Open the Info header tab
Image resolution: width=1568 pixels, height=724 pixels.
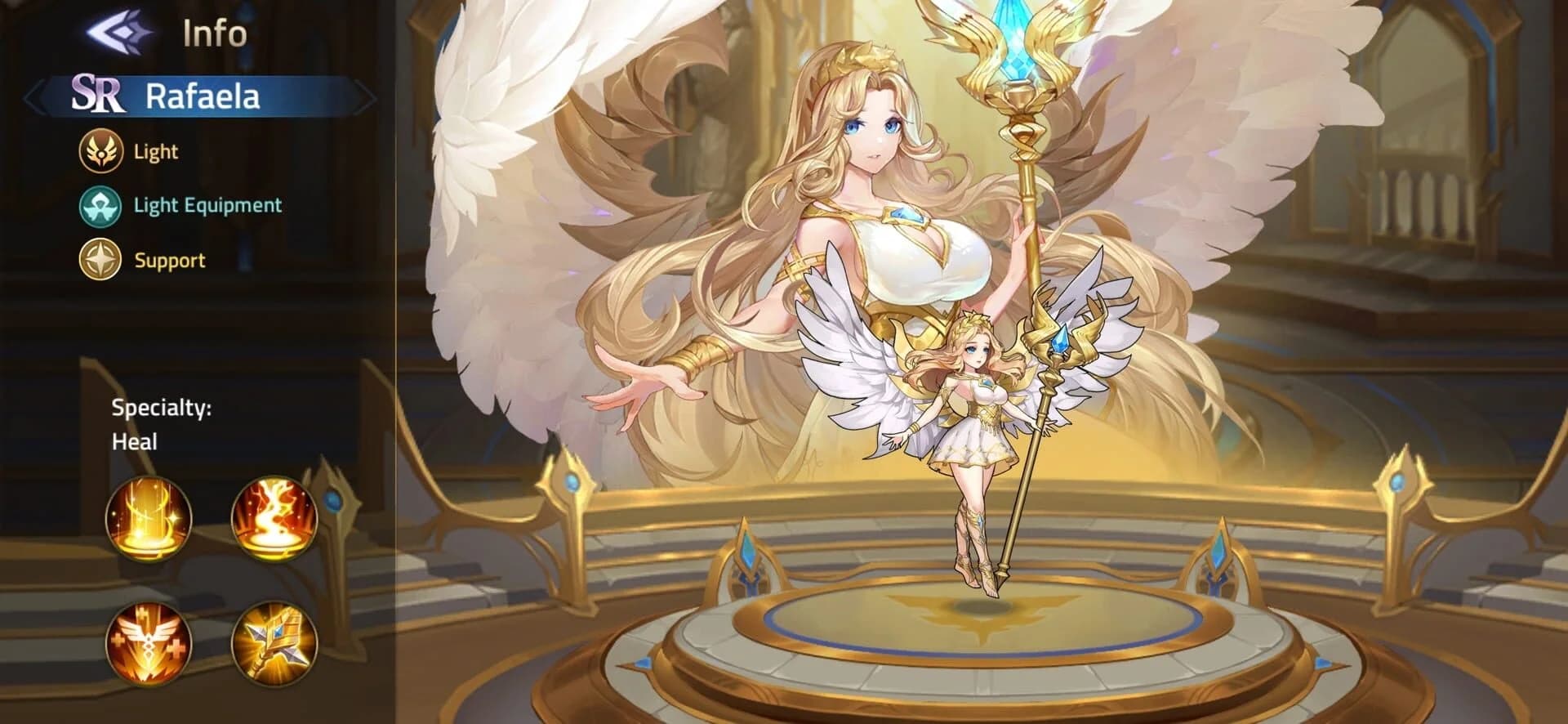(210, 34)
